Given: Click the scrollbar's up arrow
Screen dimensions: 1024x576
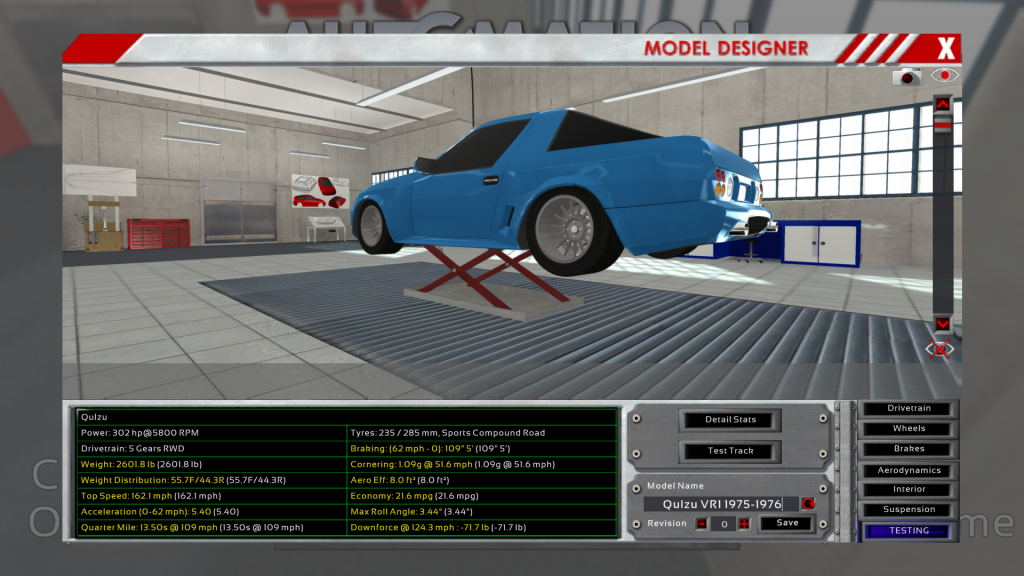Looking at the screenshot, I should point(942,102).
